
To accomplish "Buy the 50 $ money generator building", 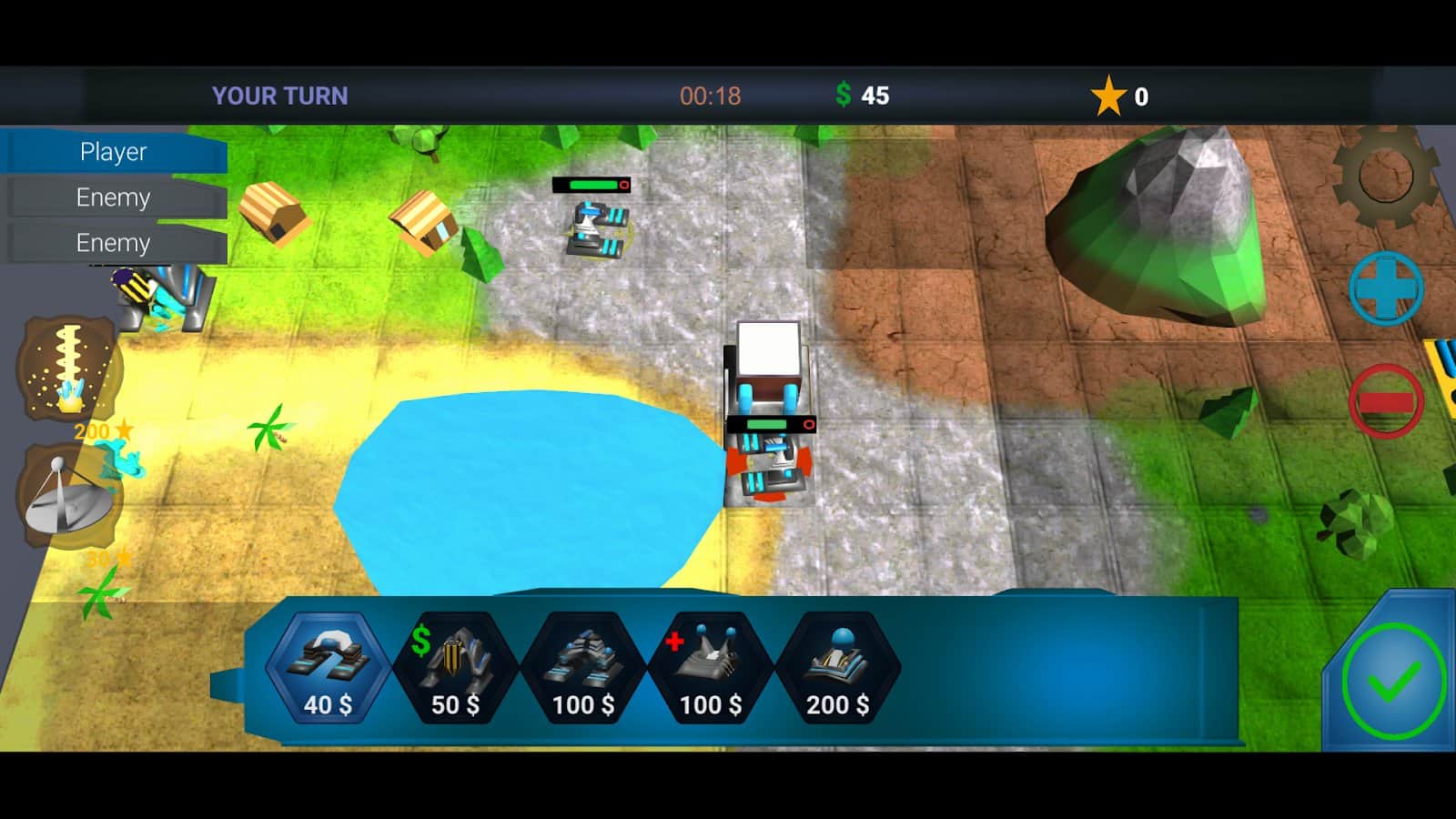I will pyautogui.click(x=455, y=669).
